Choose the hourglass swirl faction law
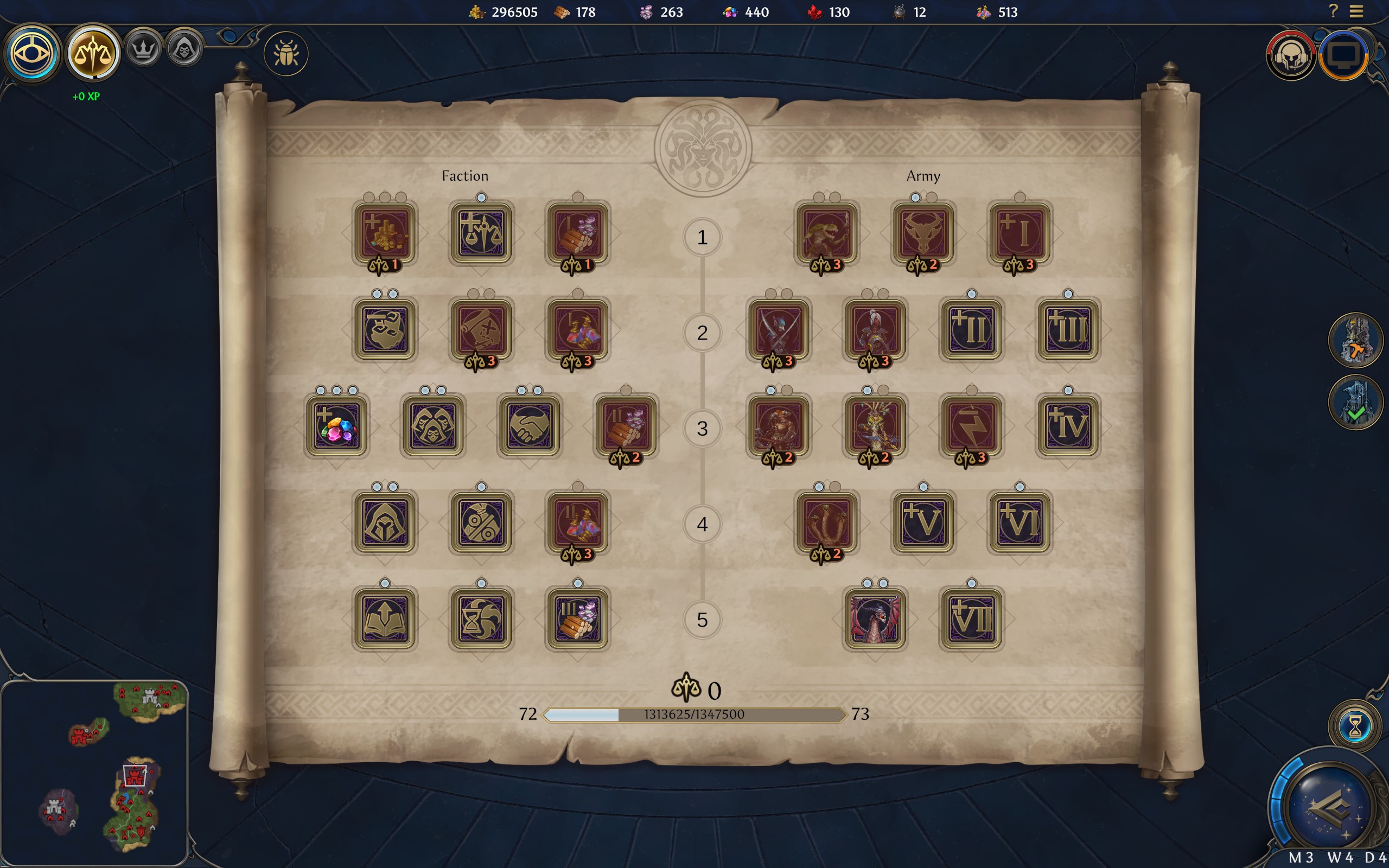This screenshot has width=1389, height=868. [x=481, y=619]
